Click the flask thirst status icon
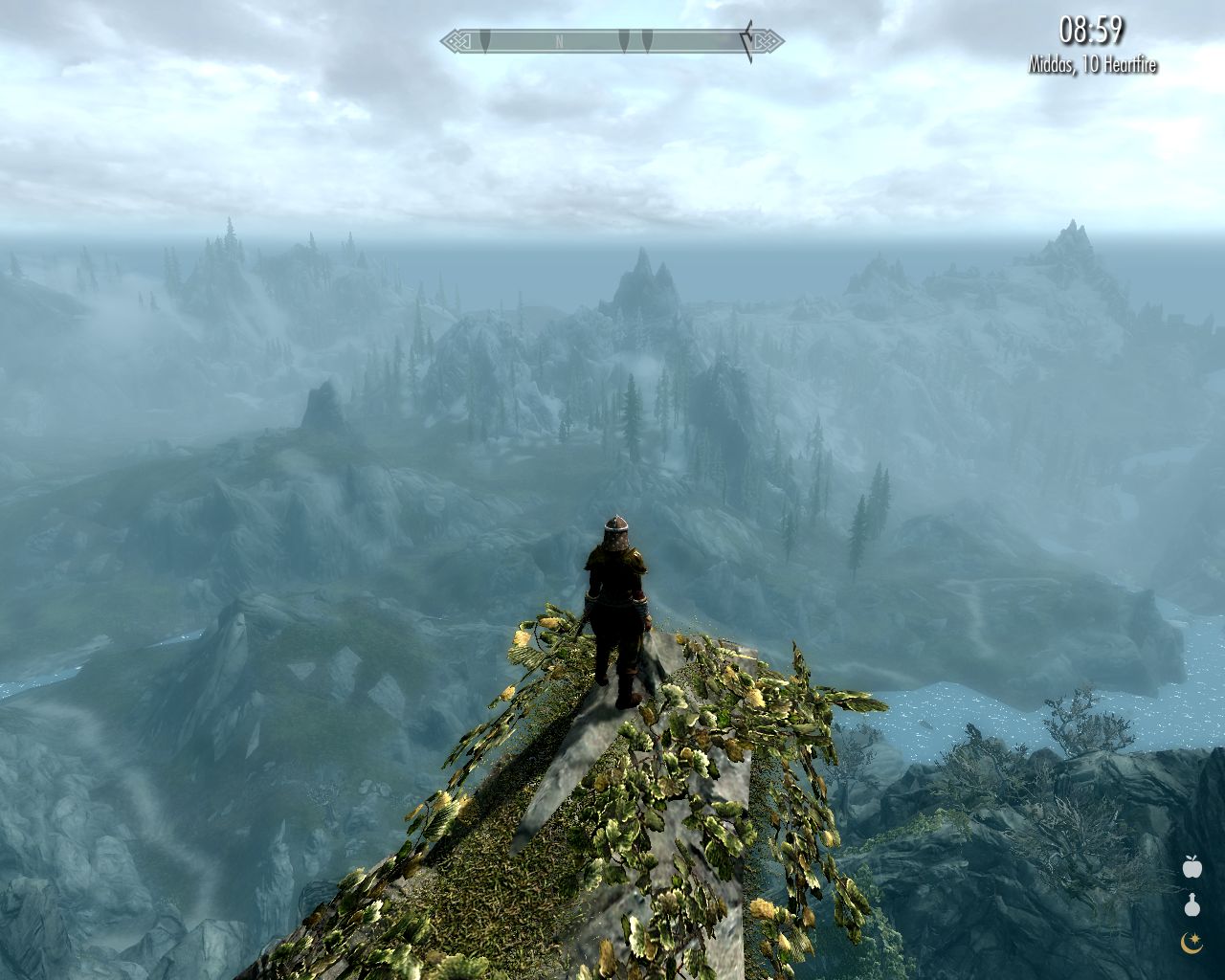Screen dimensions: 1225x980 click(x=1192, y=905)
